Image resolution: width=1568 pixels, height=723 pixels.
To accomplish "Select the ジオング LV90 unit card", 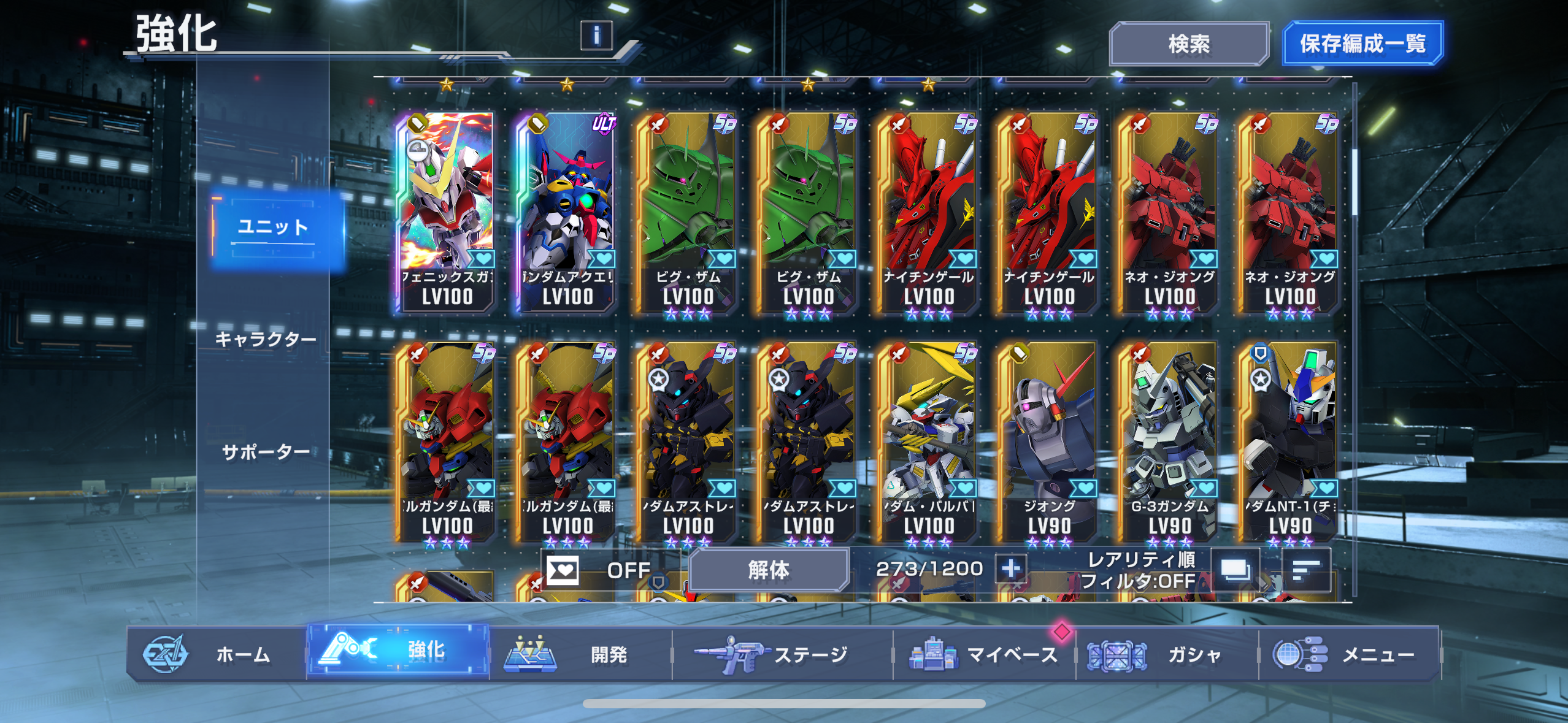I will (1049, 442).
